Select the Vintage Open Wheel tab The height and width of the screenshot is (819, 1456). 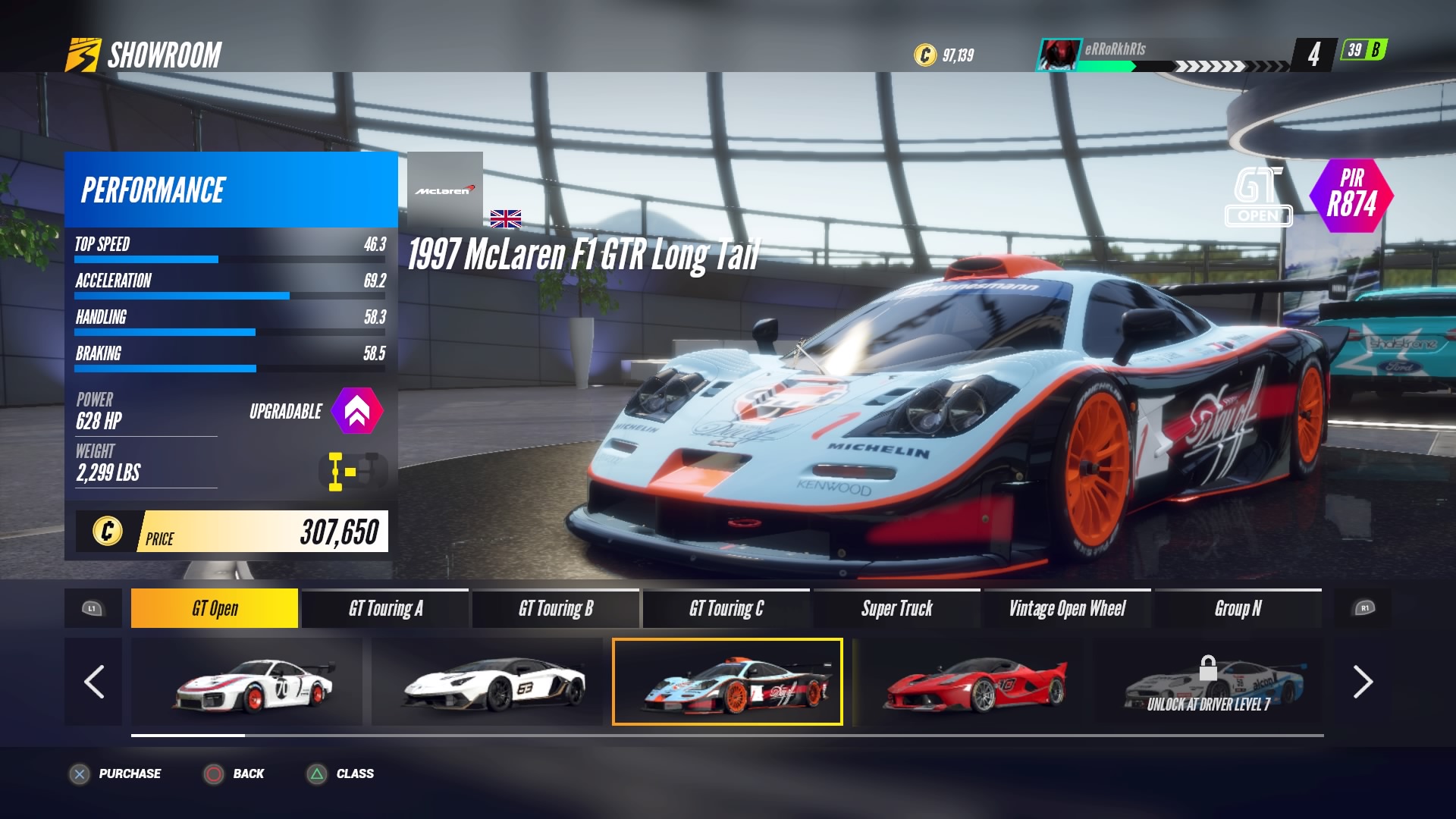coord(1068,608)
